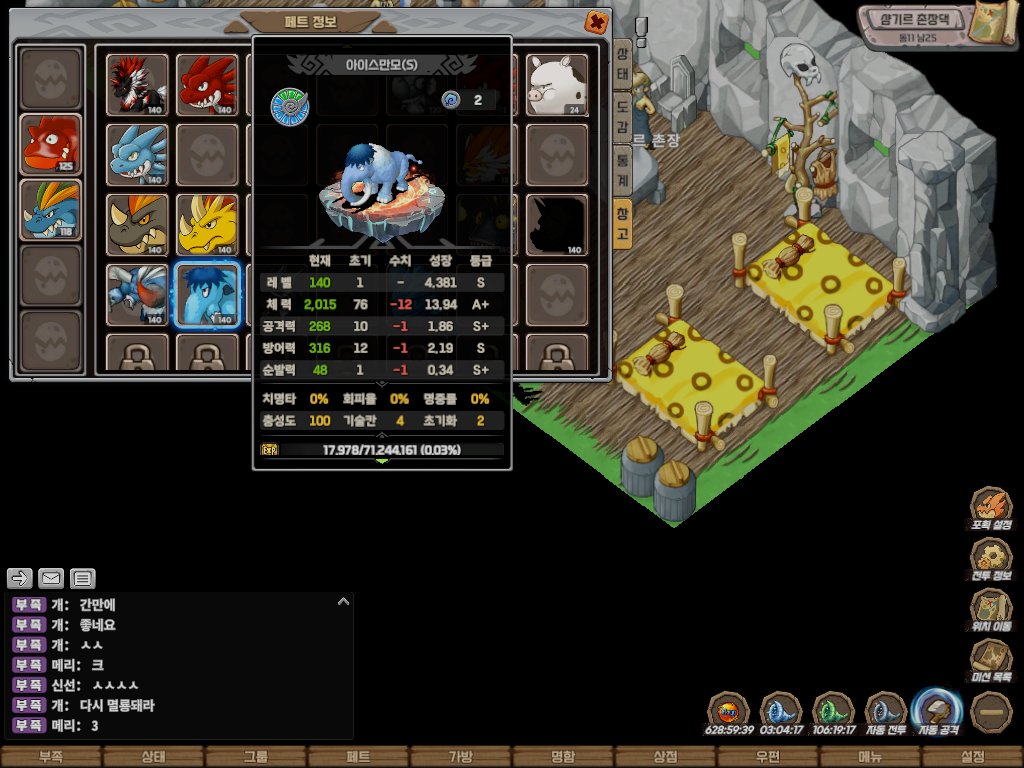This screenshot has width=1024, height=768.
Task: Select the yellow triceratops pet slot
Action: tap(208, 225)
